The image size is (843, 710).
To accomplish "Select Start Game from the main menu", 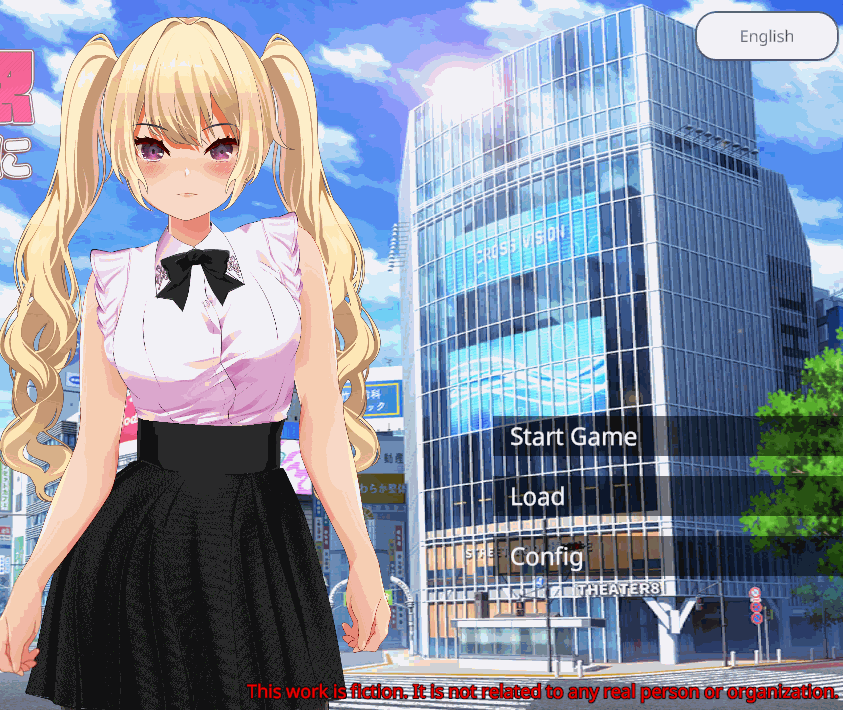I will (573, 437).
